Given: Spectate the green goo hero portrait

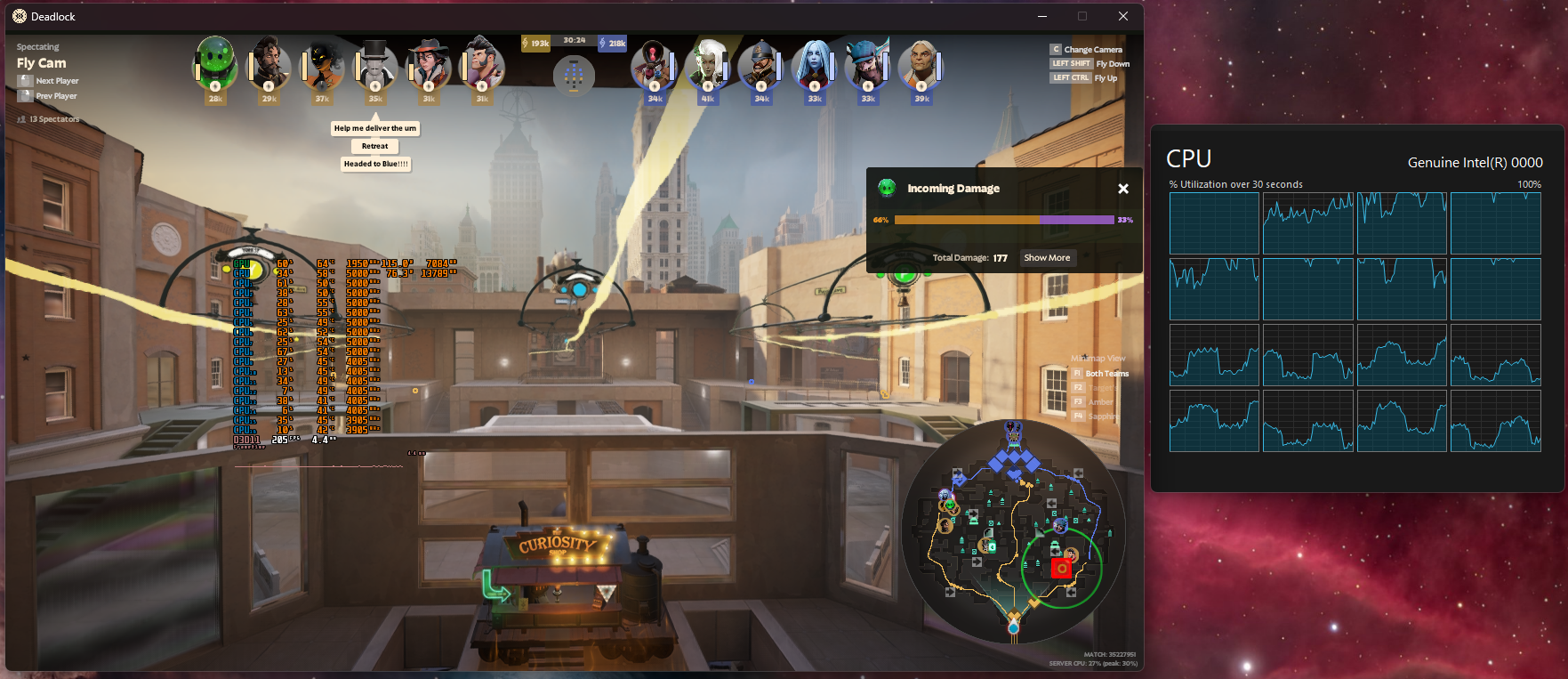Looking at the screenshot, I should (x=215, y=63).
